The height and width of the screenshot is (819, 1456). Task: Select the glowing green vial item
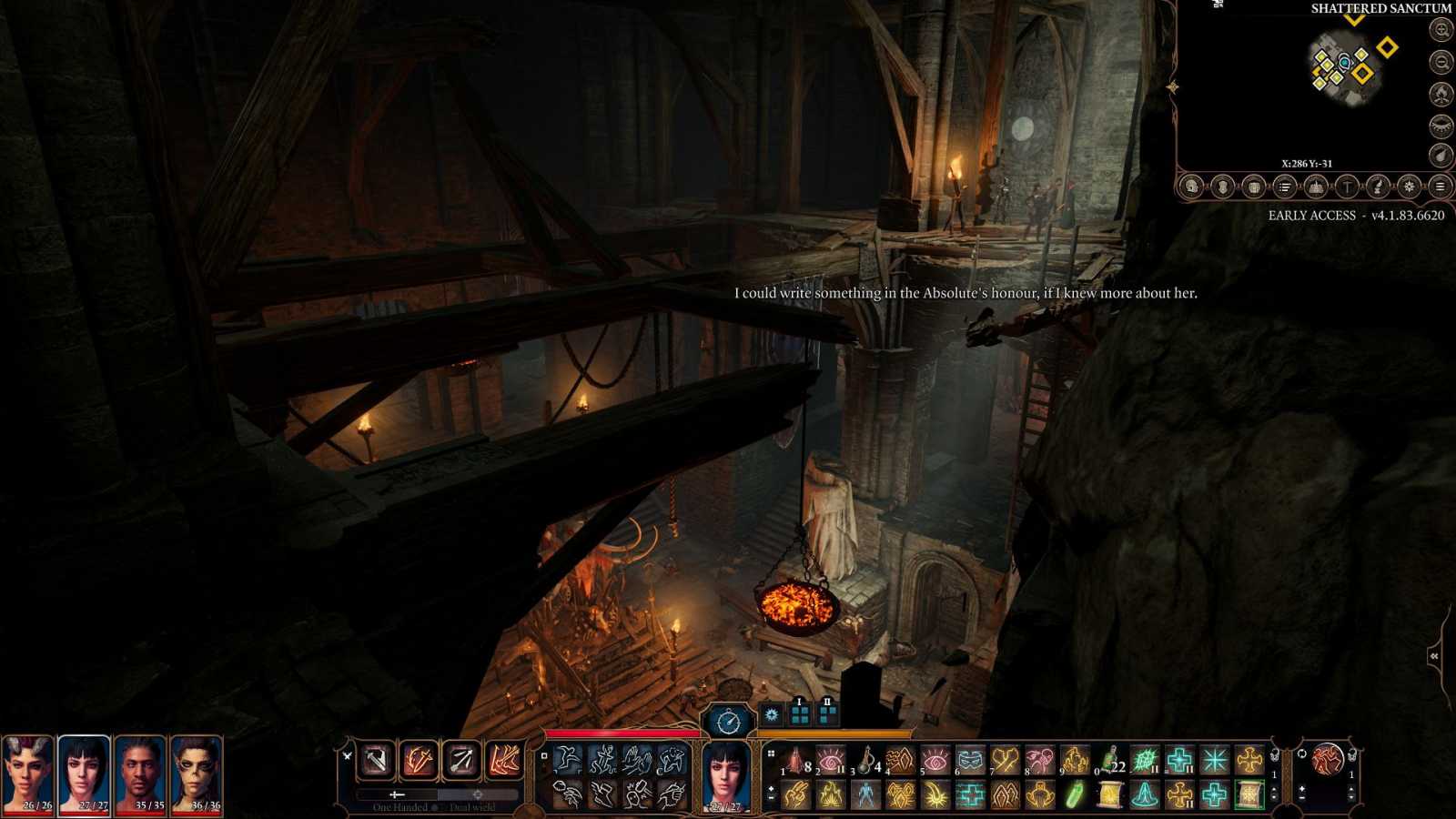pyautogui.click(x=1075, y=795)
